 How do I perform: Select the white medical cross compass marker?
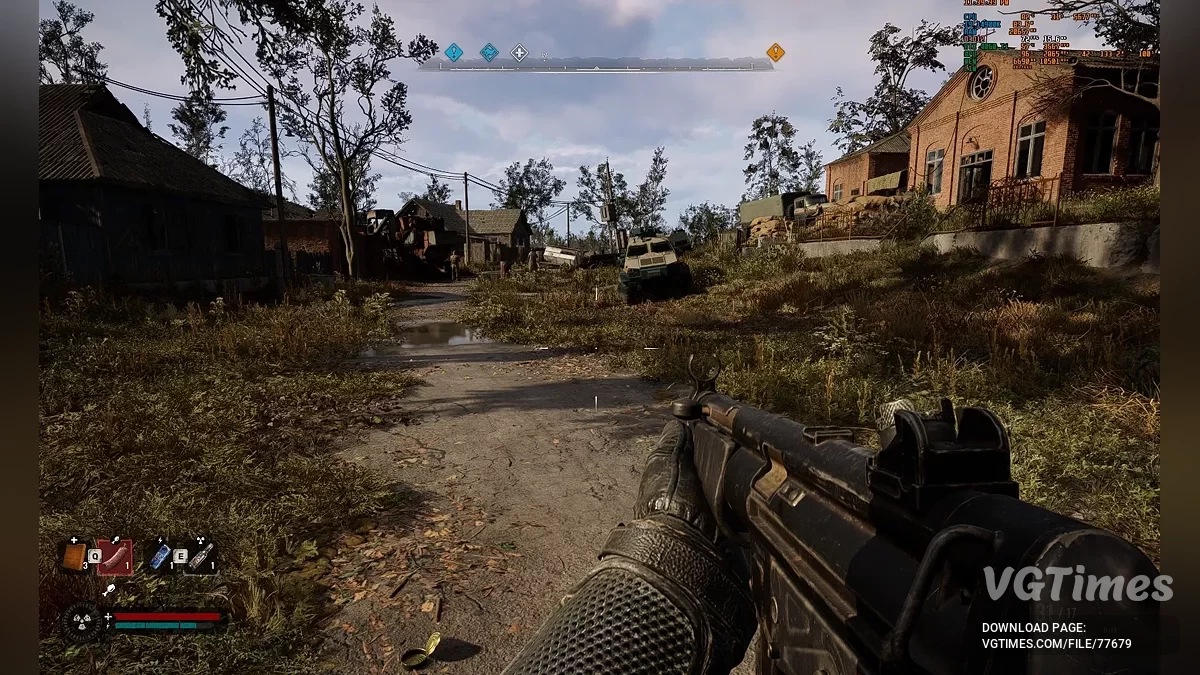click(x=519, y=52)
